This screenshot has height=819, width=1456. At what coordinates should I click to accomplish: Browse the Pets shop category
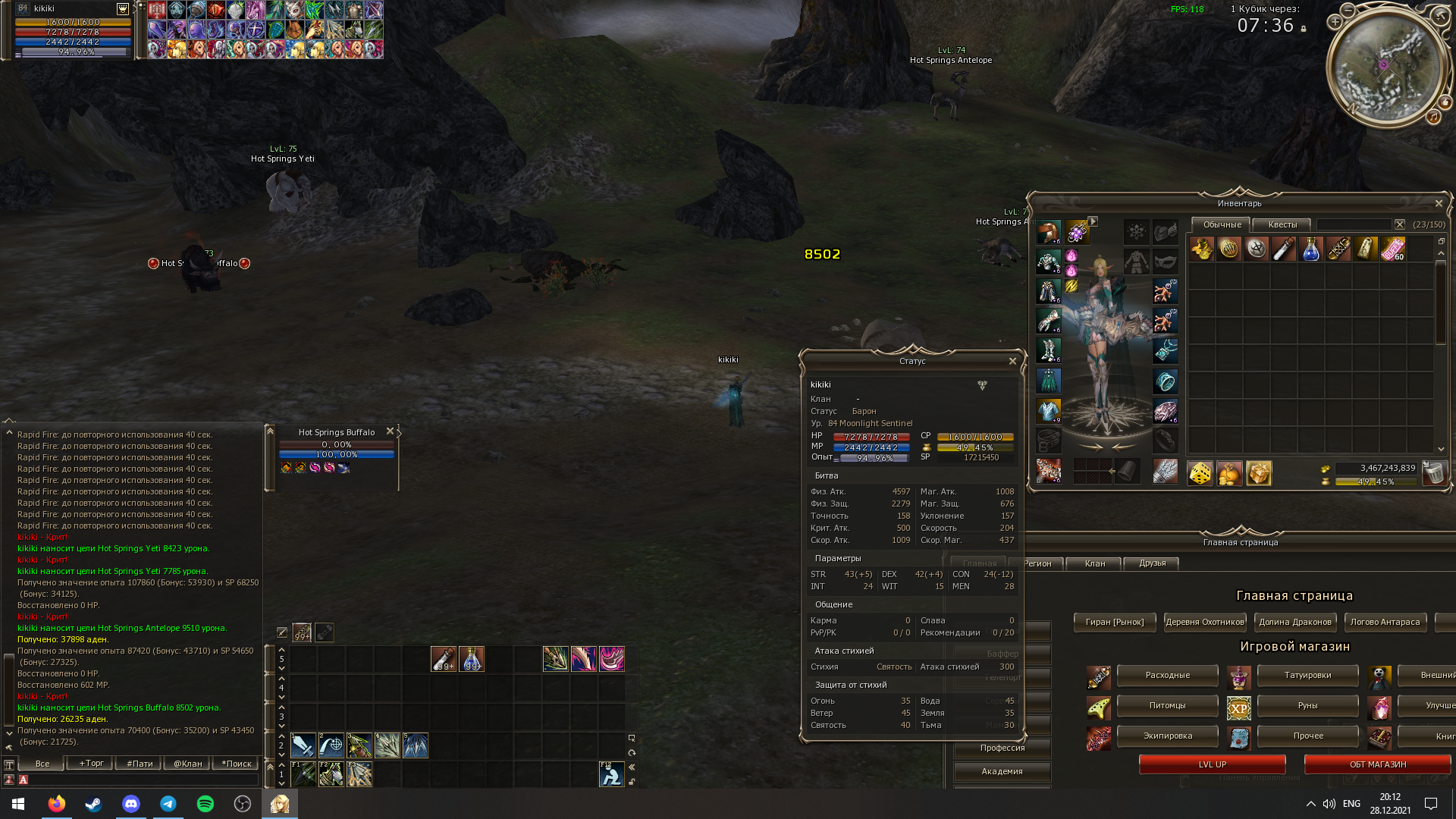coord(1167,705)
